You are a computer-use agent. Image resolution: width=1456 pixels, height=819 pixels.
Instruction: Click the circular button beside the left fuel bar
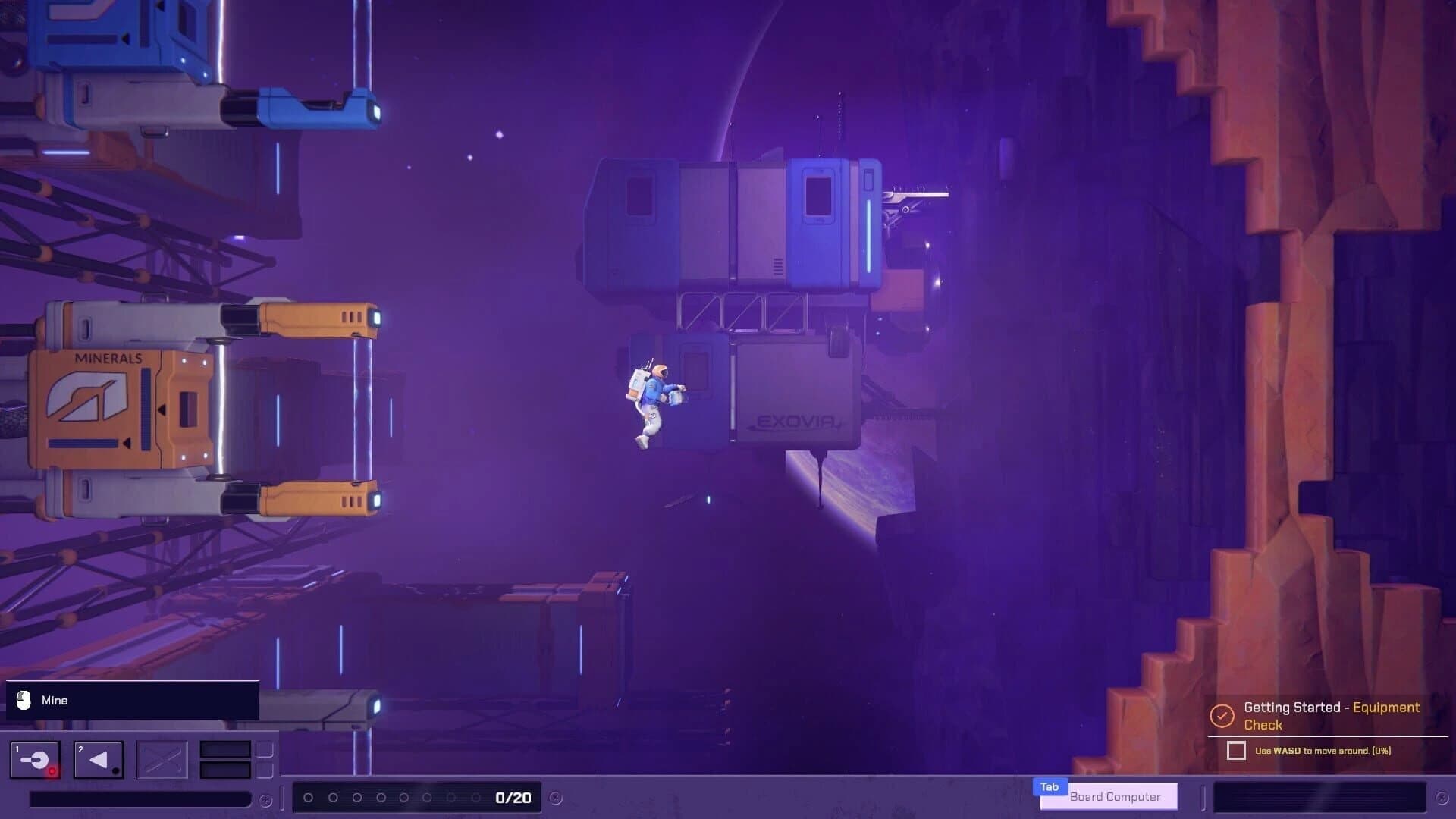coord(265,801)
